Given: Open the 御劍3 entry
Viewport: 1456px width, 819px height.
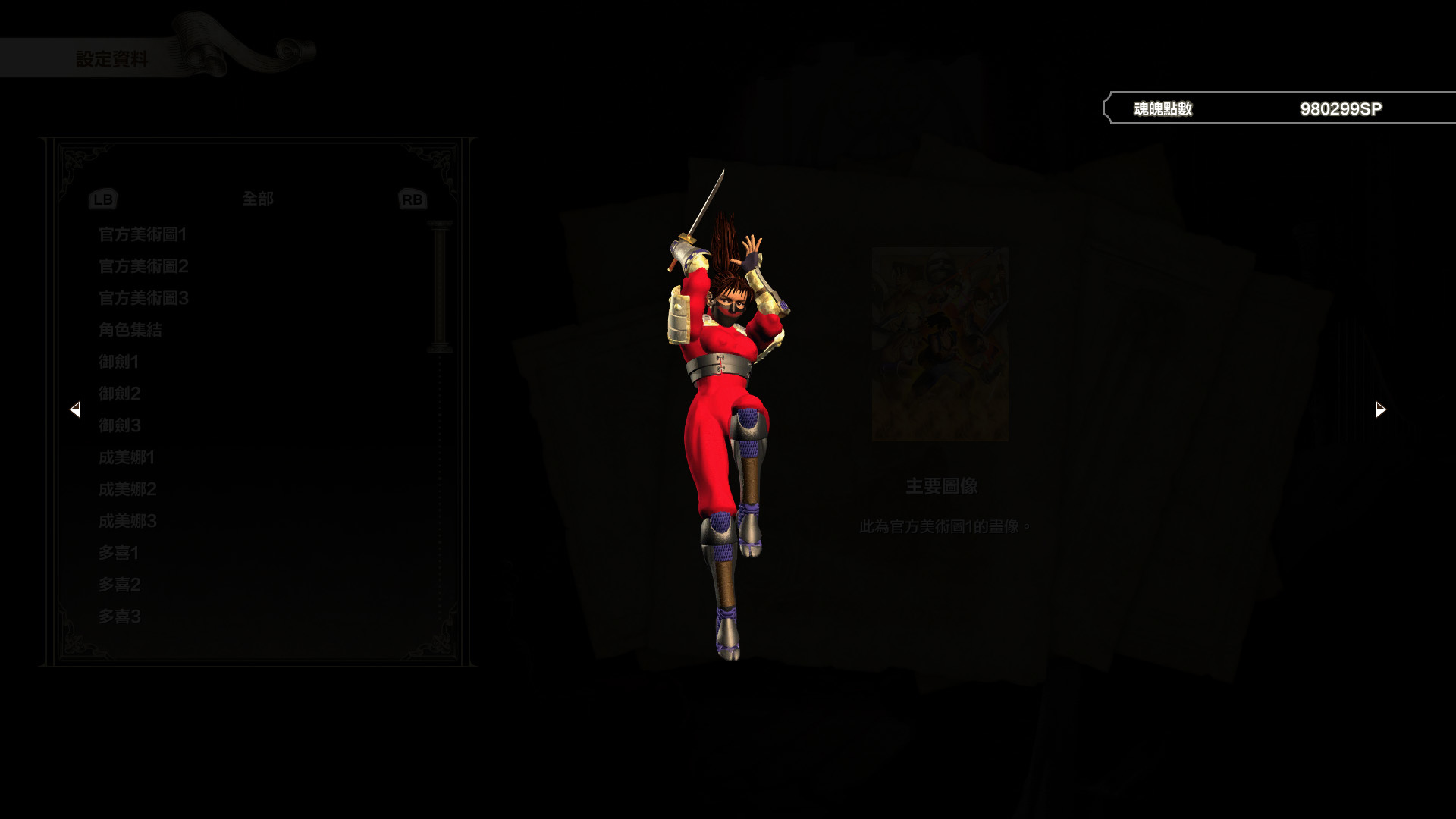Looking at the screenshot, I should [118, 426].
